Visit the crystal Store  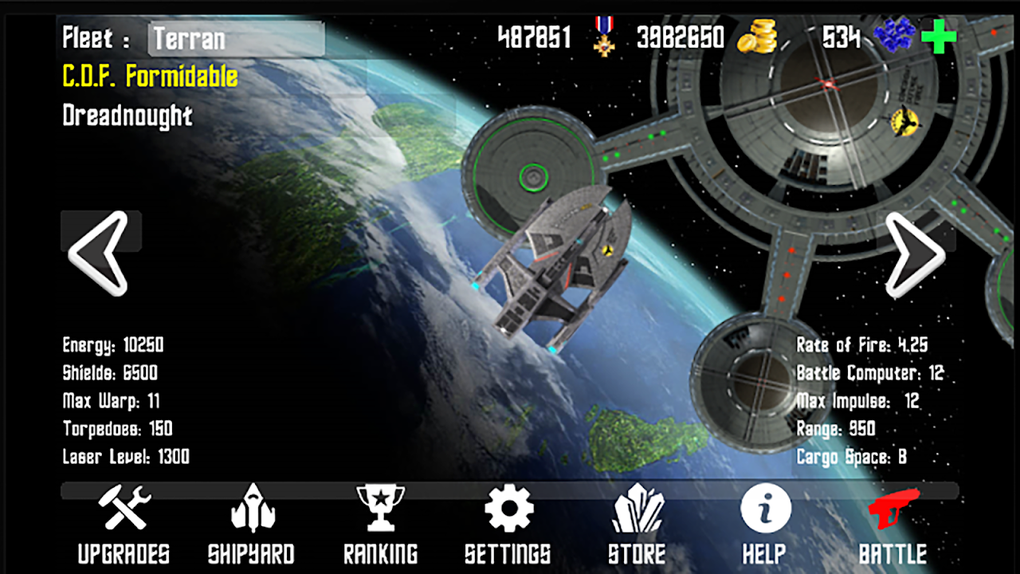pos(637,524)
